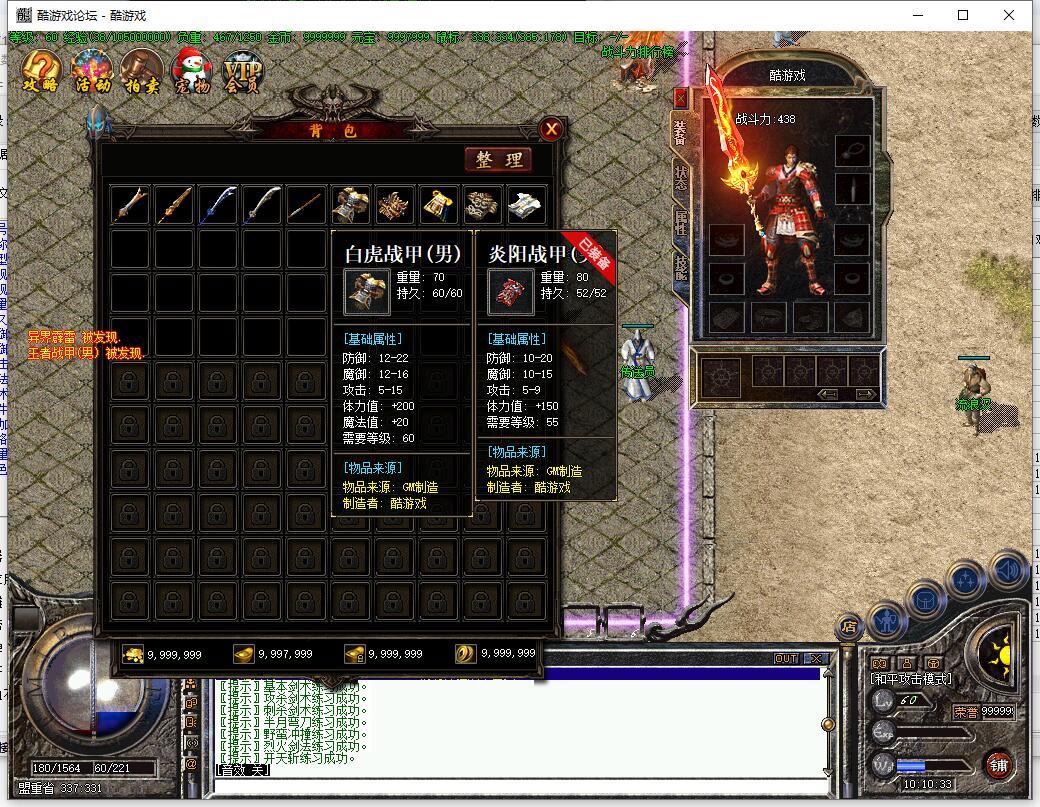Open the 活动 events icon
The width and height of the screenshot is (1040, 807).
(x=93, y=72)
